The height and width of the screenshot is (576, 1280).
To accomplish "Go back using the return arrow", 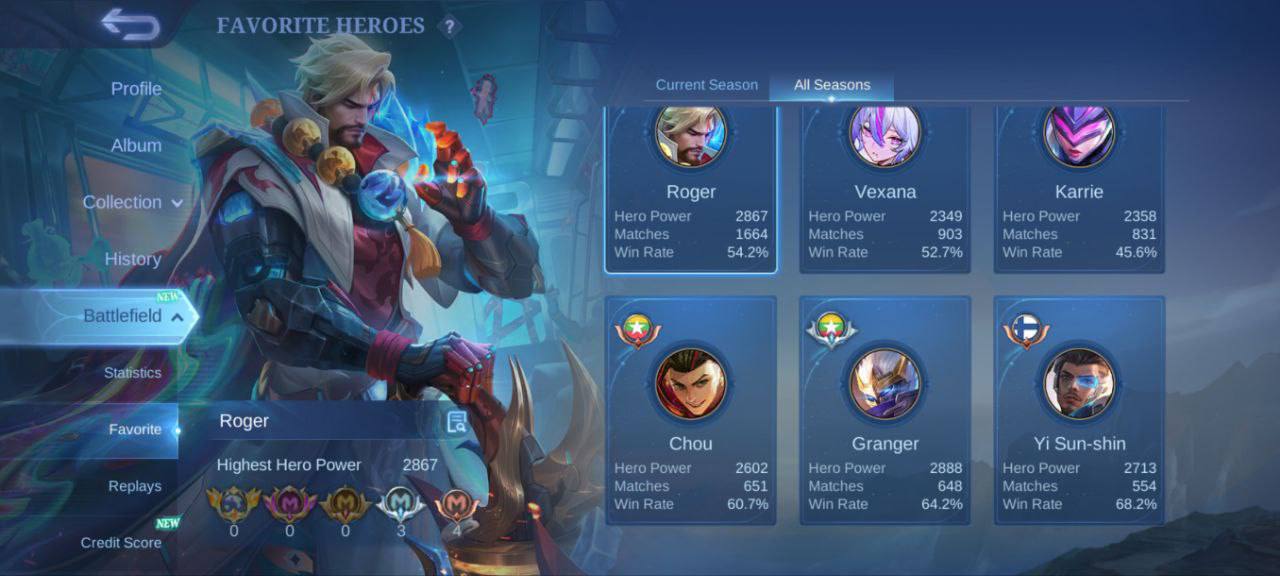I will tap(131, 25).
